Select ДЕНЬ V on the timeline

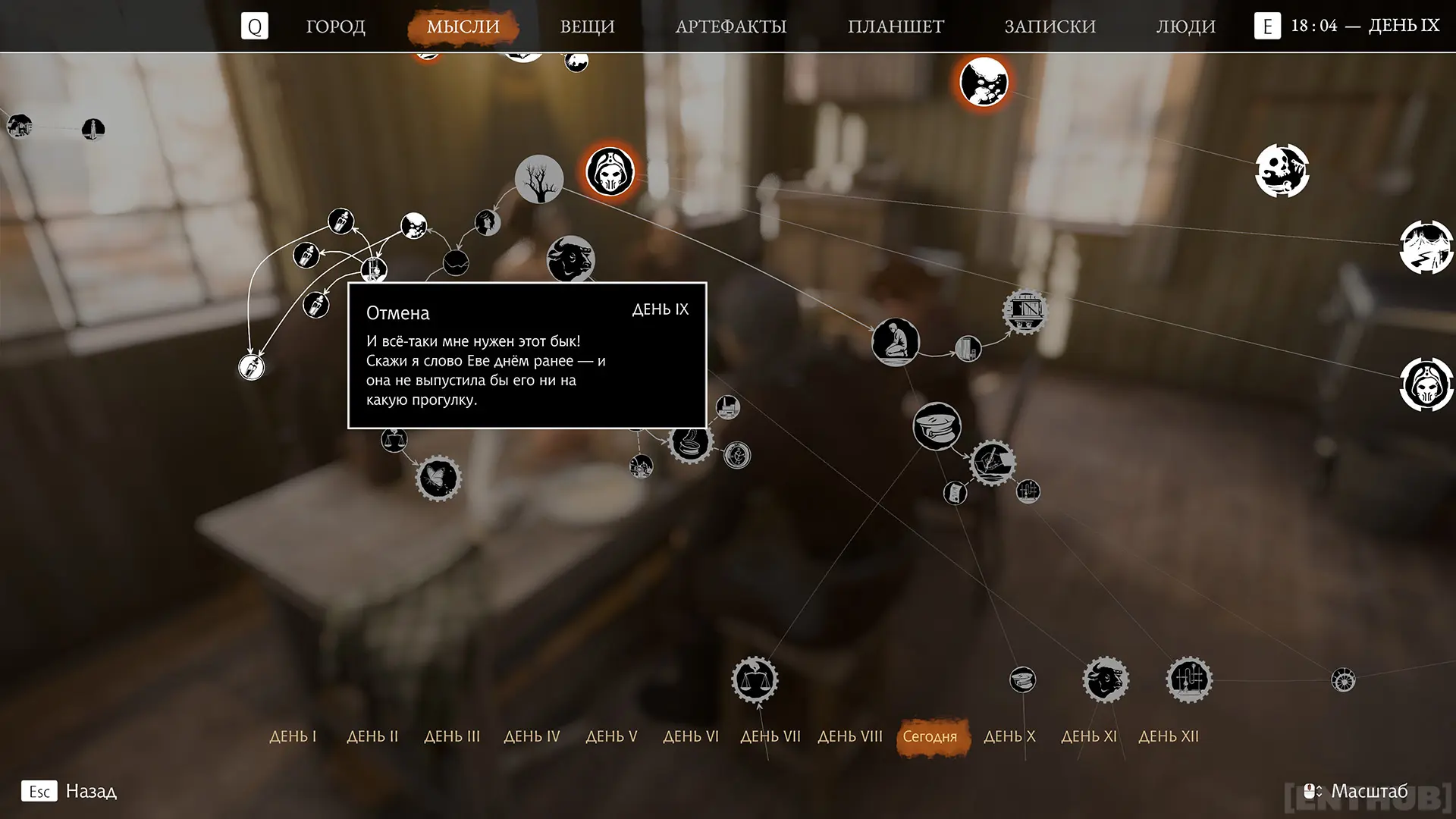tap(611, 736)
